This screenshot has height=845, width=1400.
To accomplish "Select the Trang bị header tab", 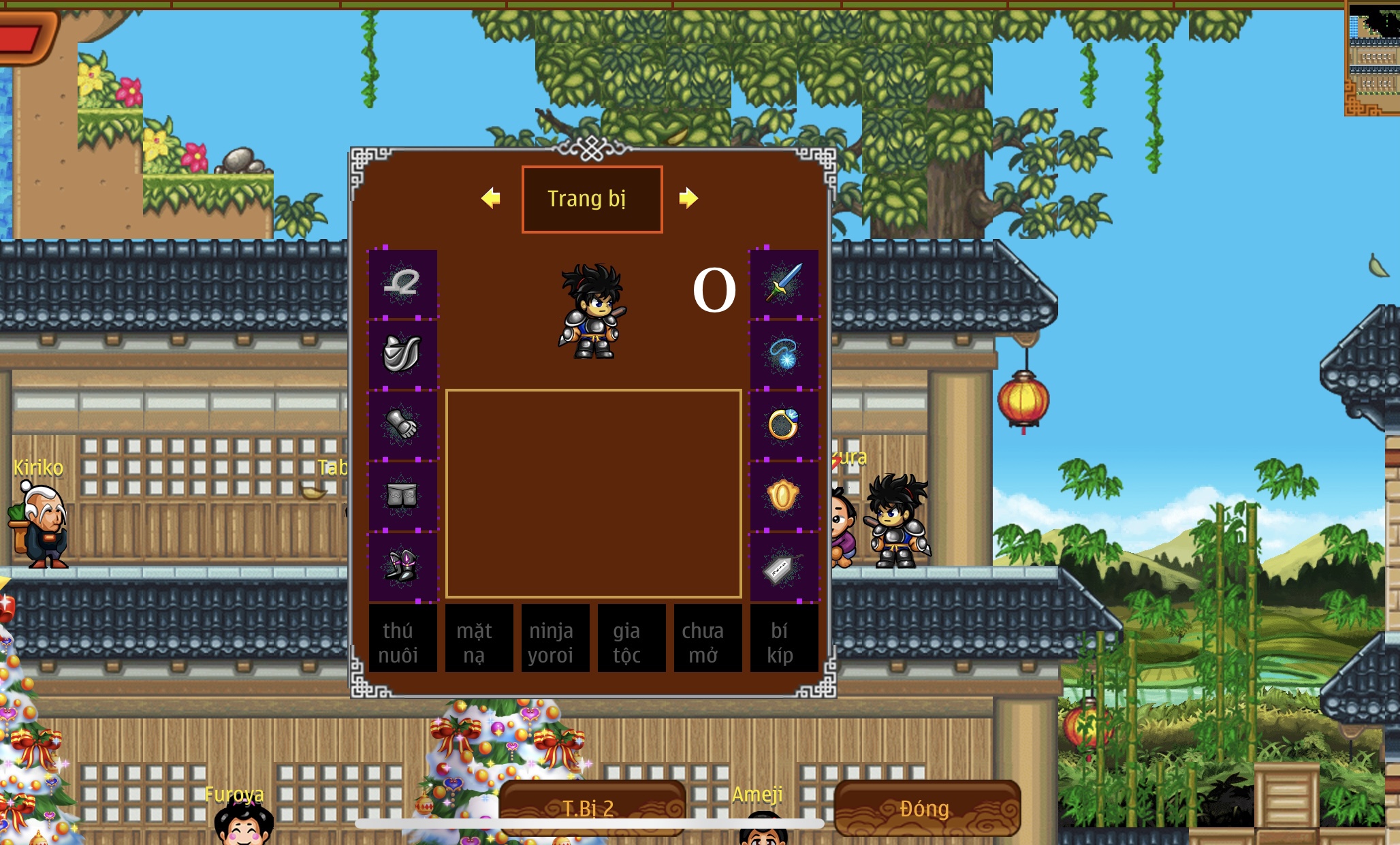I will point(592,199).
